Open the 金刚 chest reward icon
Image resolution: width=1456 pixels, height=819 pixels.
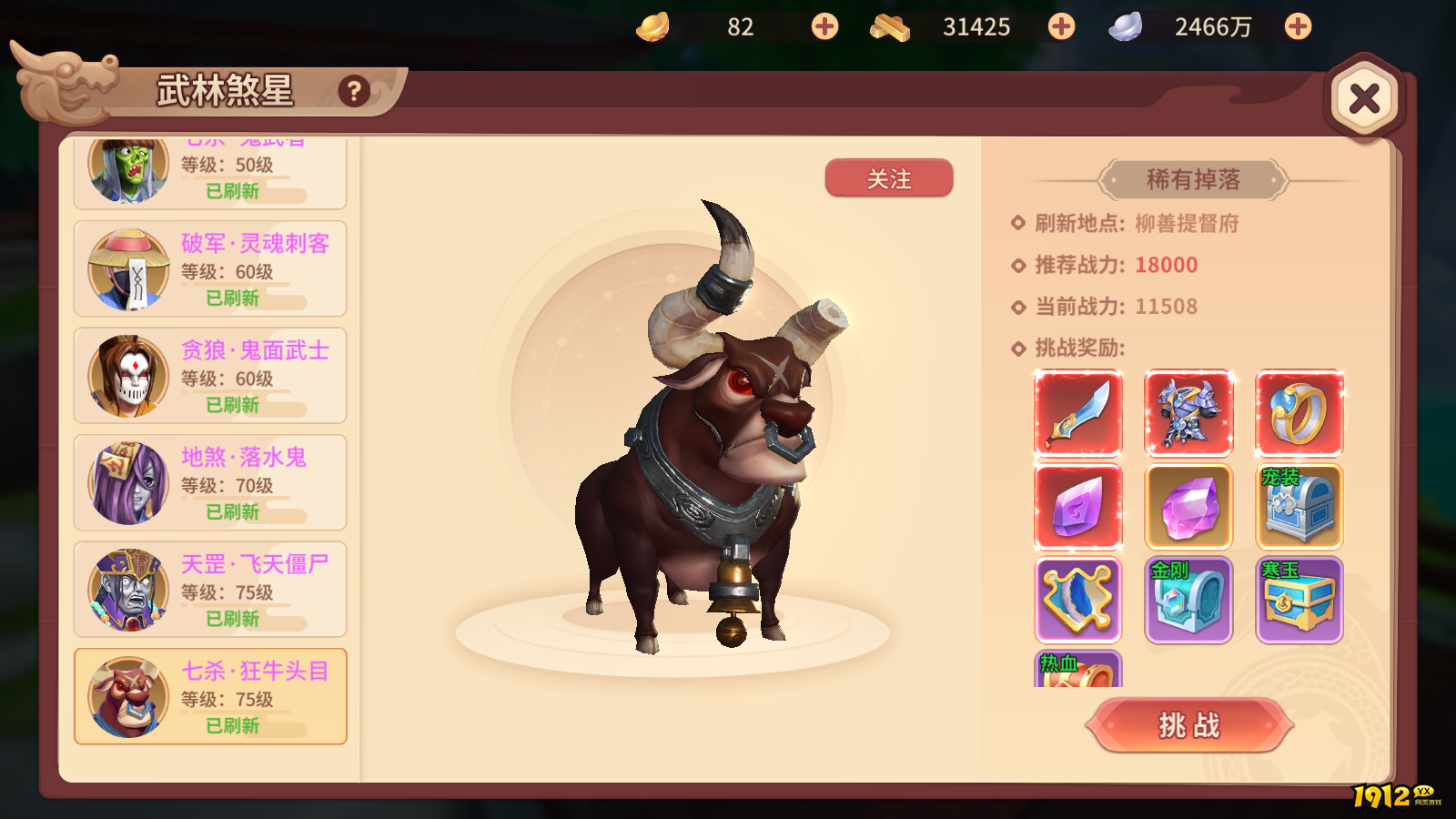[x=1188, y=599]
